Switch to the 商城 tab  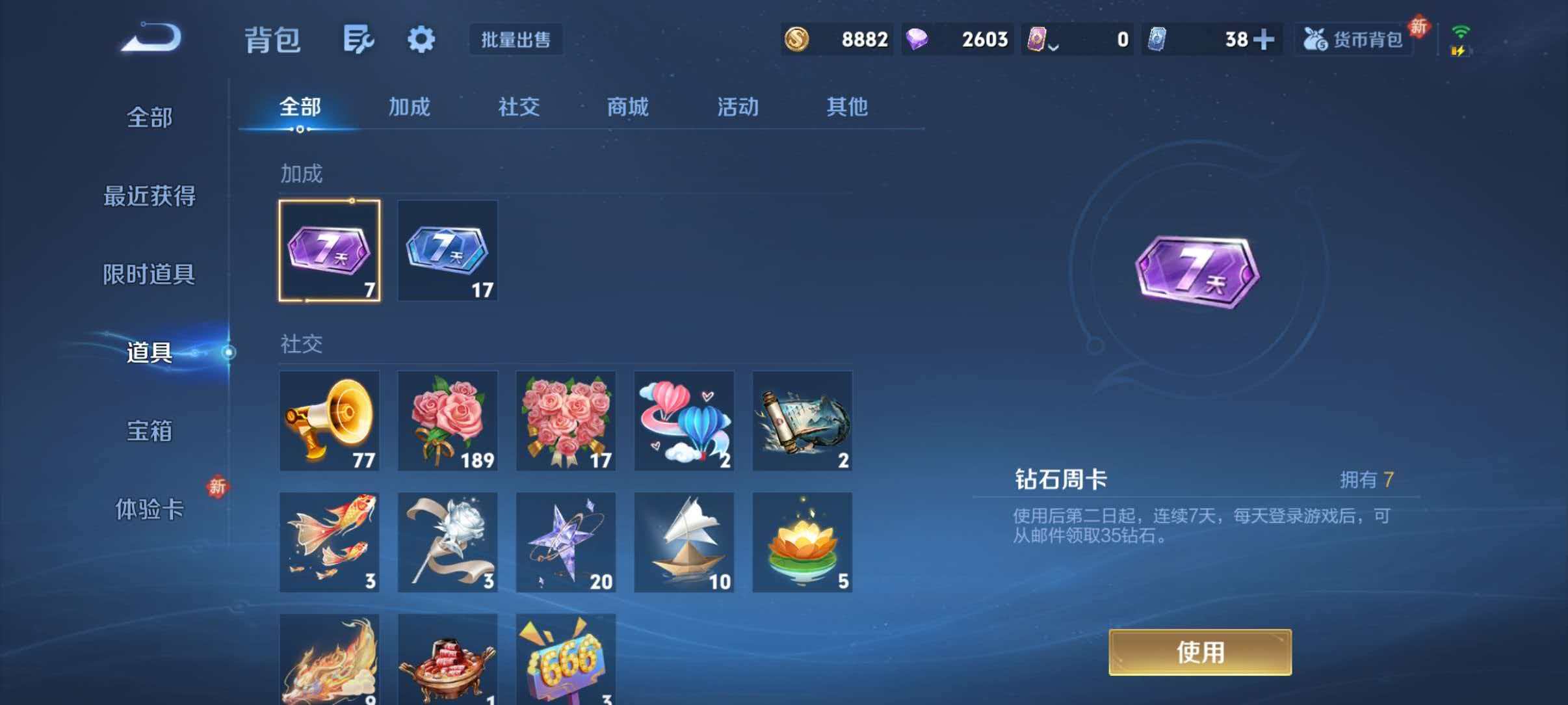[627, 108]
